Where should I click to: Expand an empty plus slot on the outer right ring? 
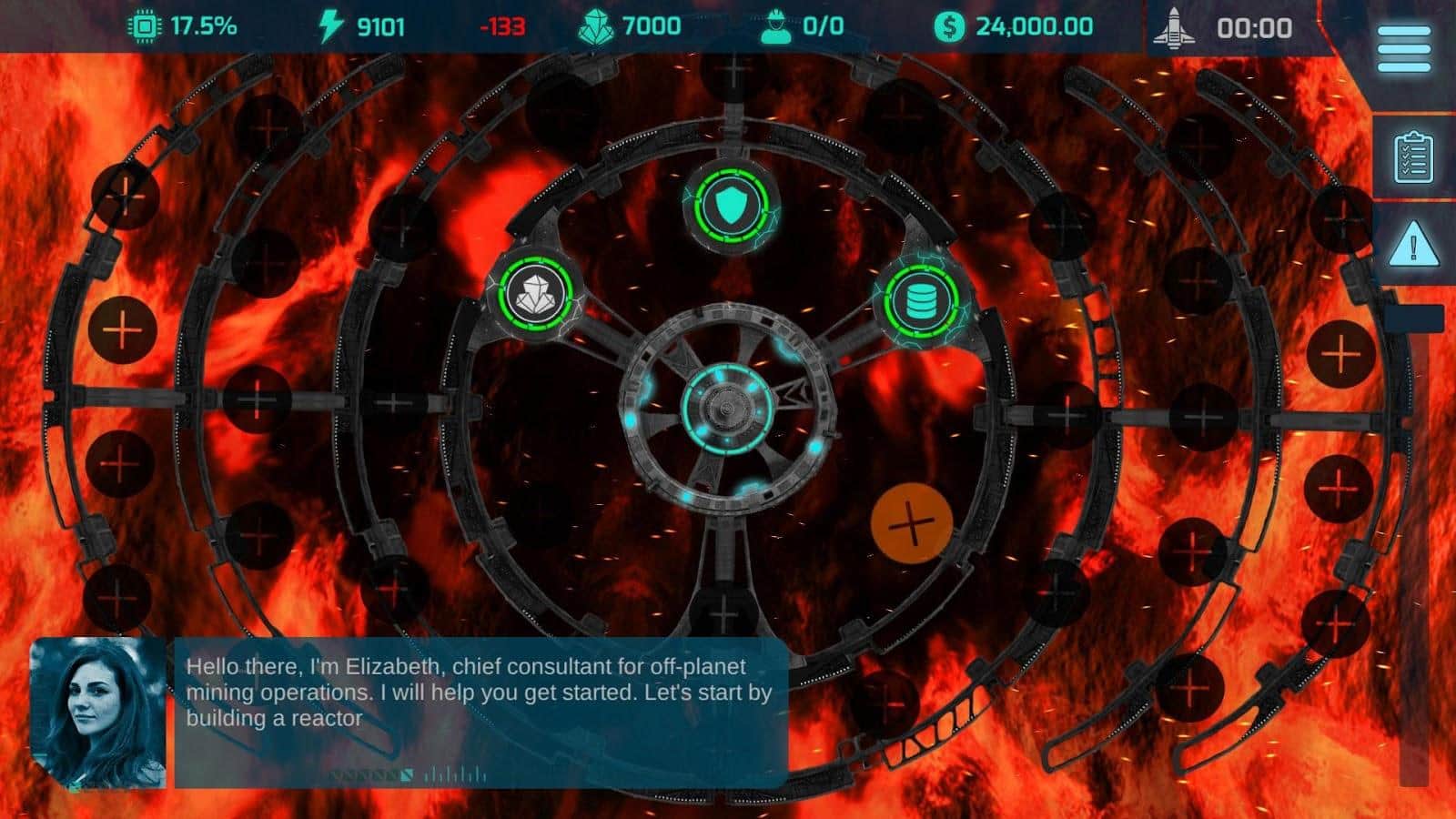pos(1342,355)
